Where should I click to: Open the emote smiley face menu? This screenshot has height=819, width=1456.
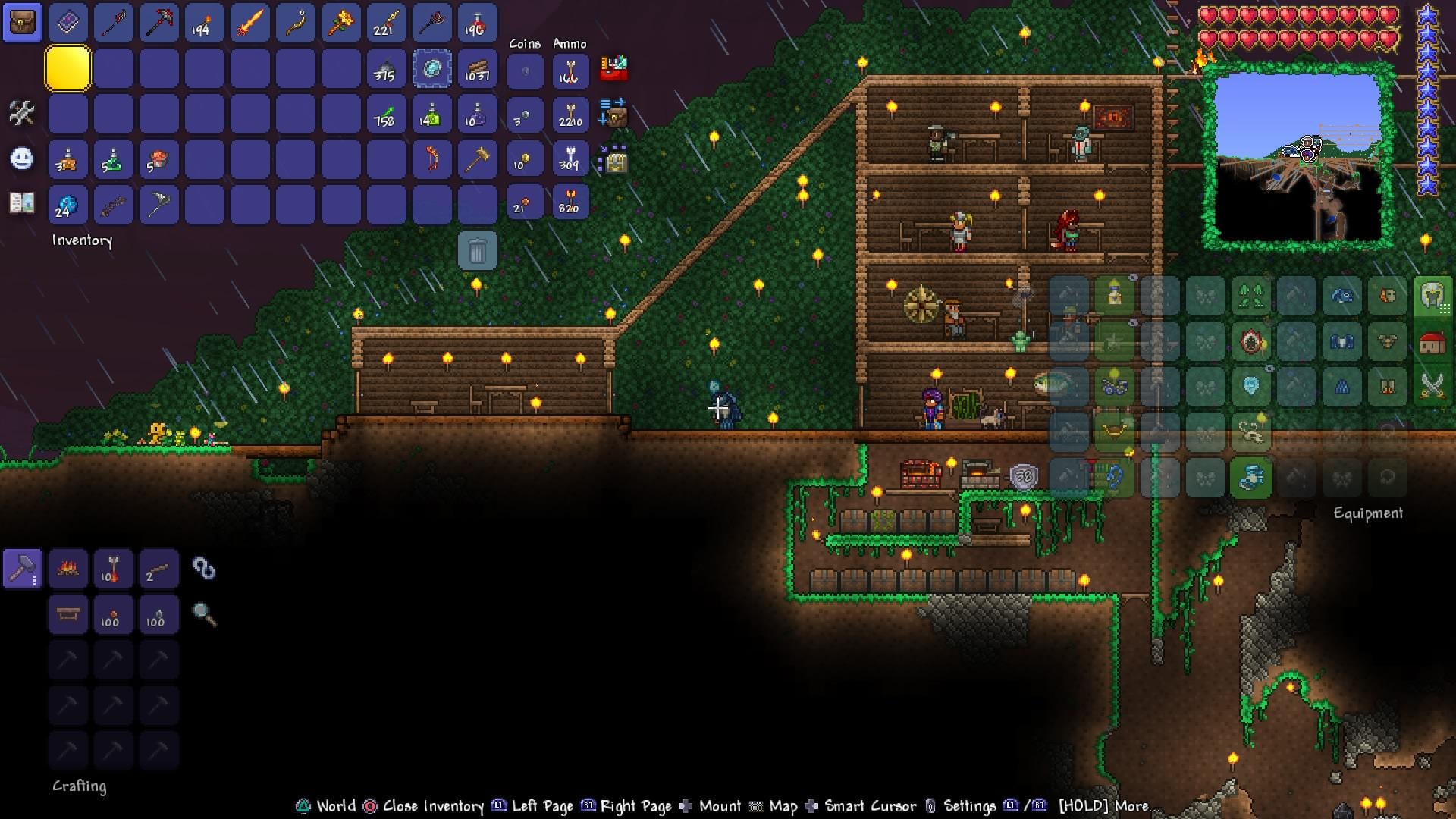pos(22,158)
